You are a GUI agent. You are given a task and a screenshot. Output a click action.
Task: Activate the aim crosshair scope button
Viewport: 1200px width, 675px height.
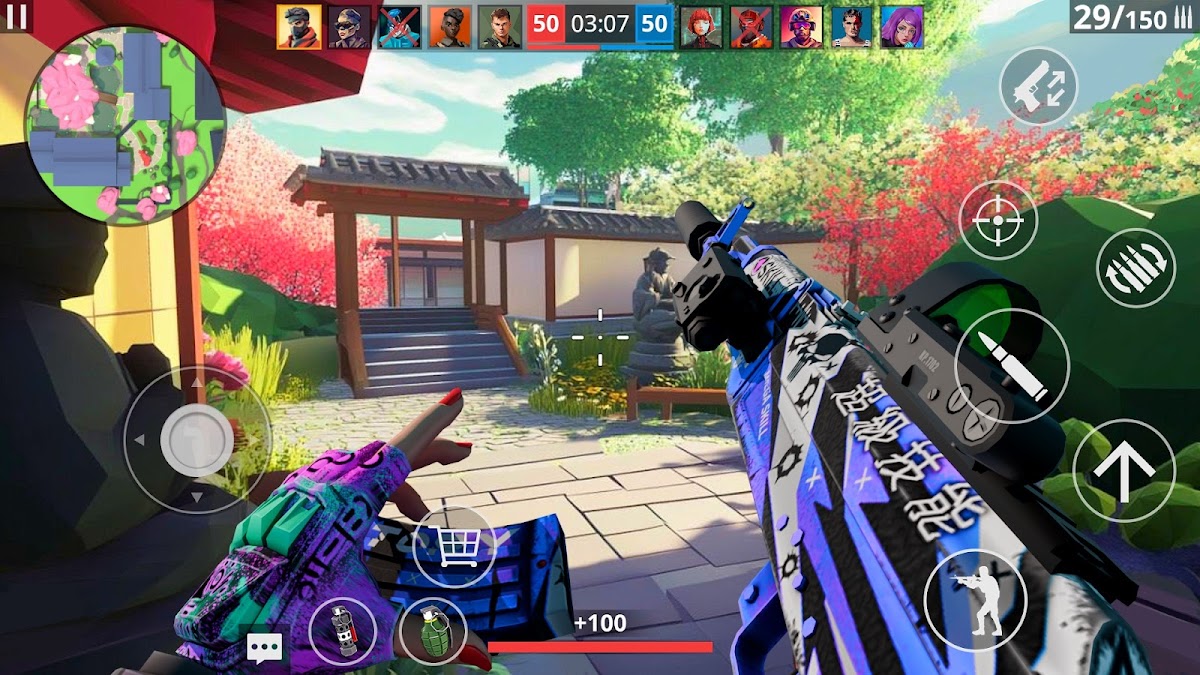(x=998, y=220)
